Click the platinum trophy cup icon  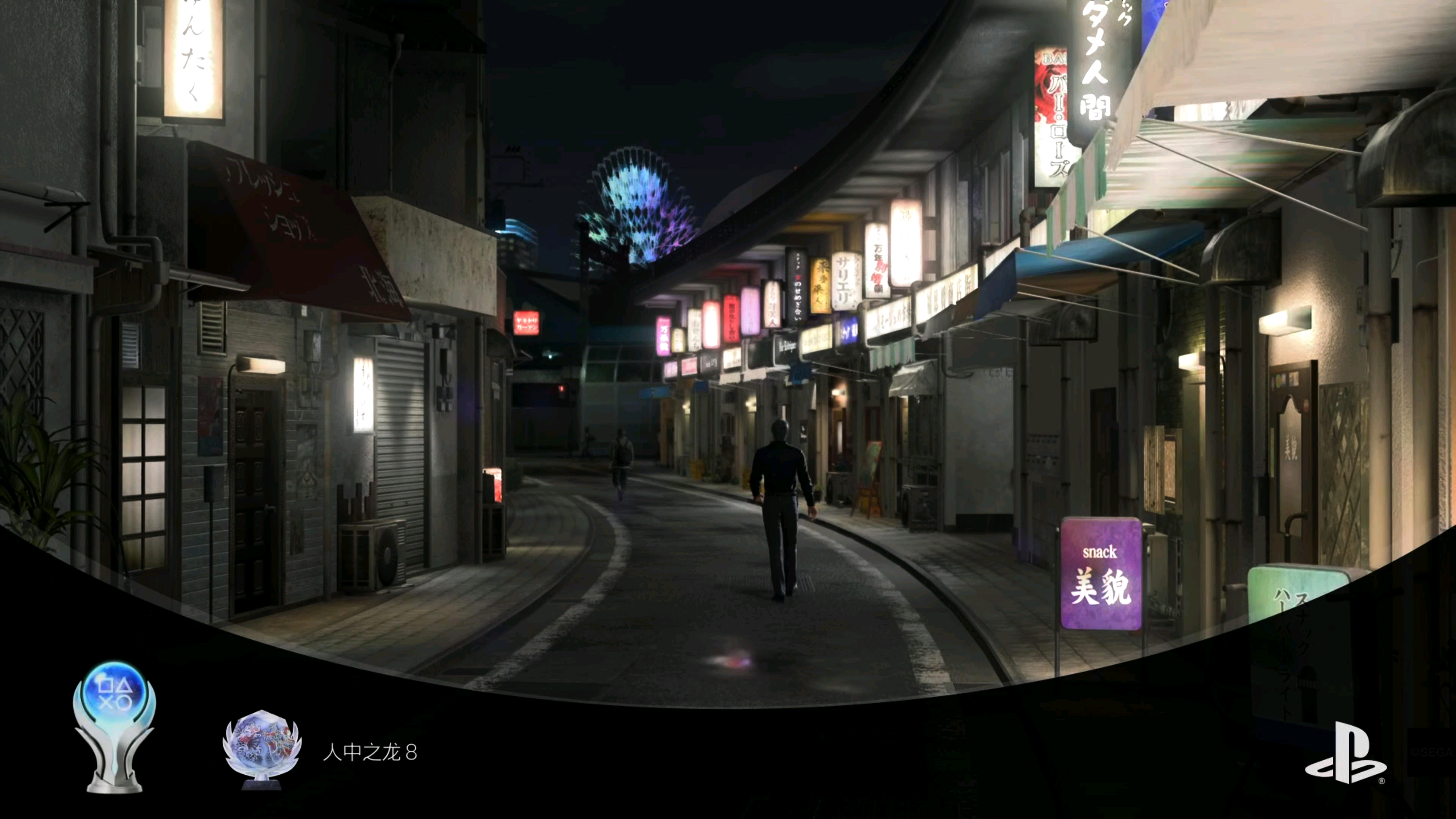pyautogui.click(x=114, y=728)
